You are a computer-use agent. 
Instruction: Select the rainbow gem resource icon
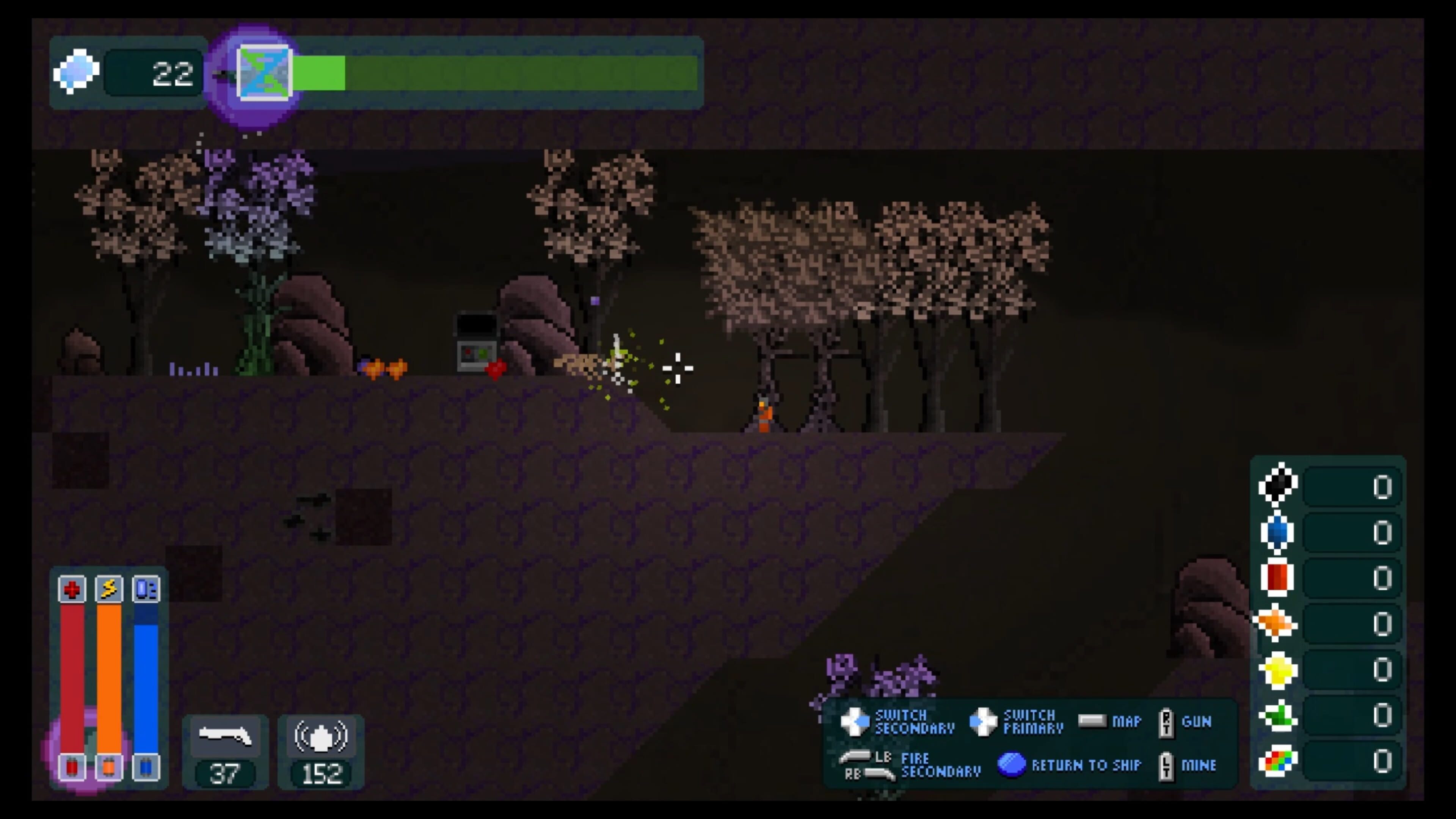pyautogui.click(x=1277, y=761)
